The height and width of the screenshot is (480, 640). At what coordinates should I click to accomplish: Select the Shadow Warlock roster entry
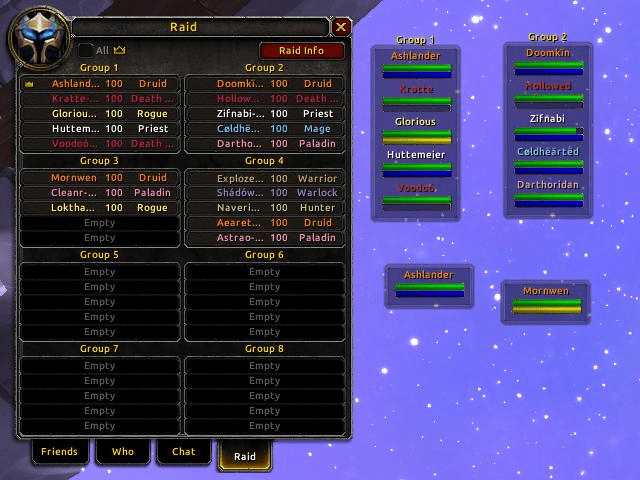264,193
